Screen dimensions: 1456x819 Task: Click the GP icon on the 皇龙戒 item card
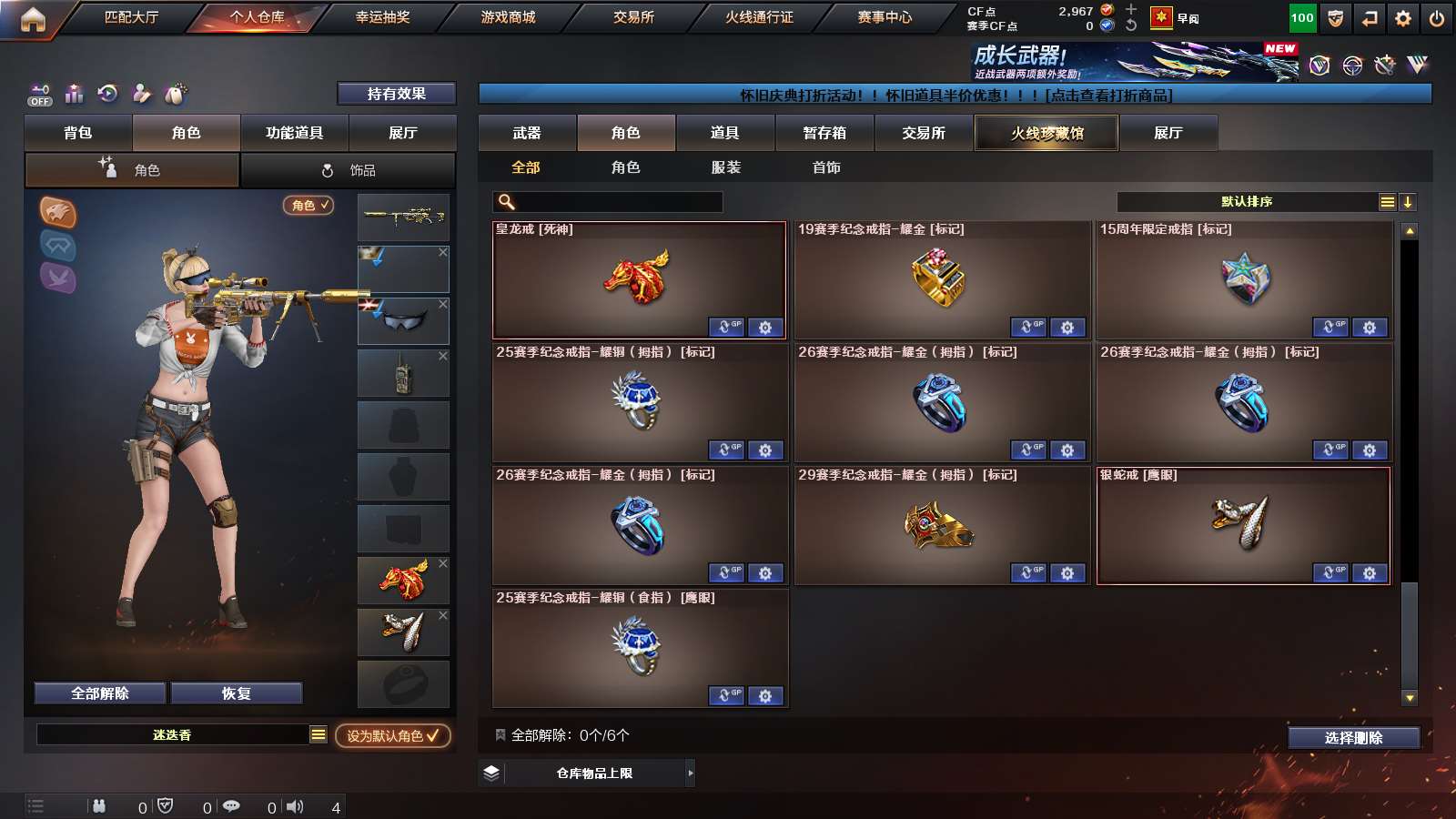[725, 329]
